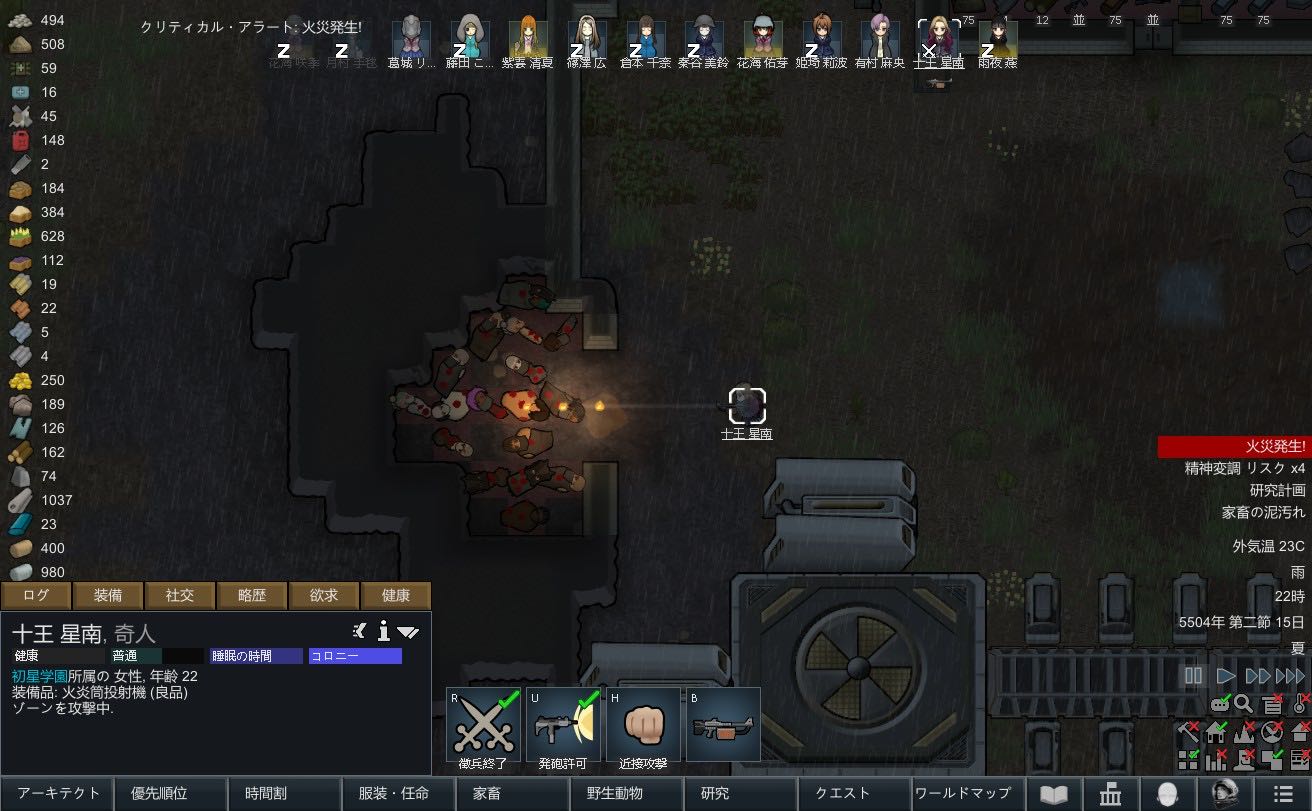The image size is (1312, 811).
Task: Pause the game with the pause button
Action: pos(1193,676)
